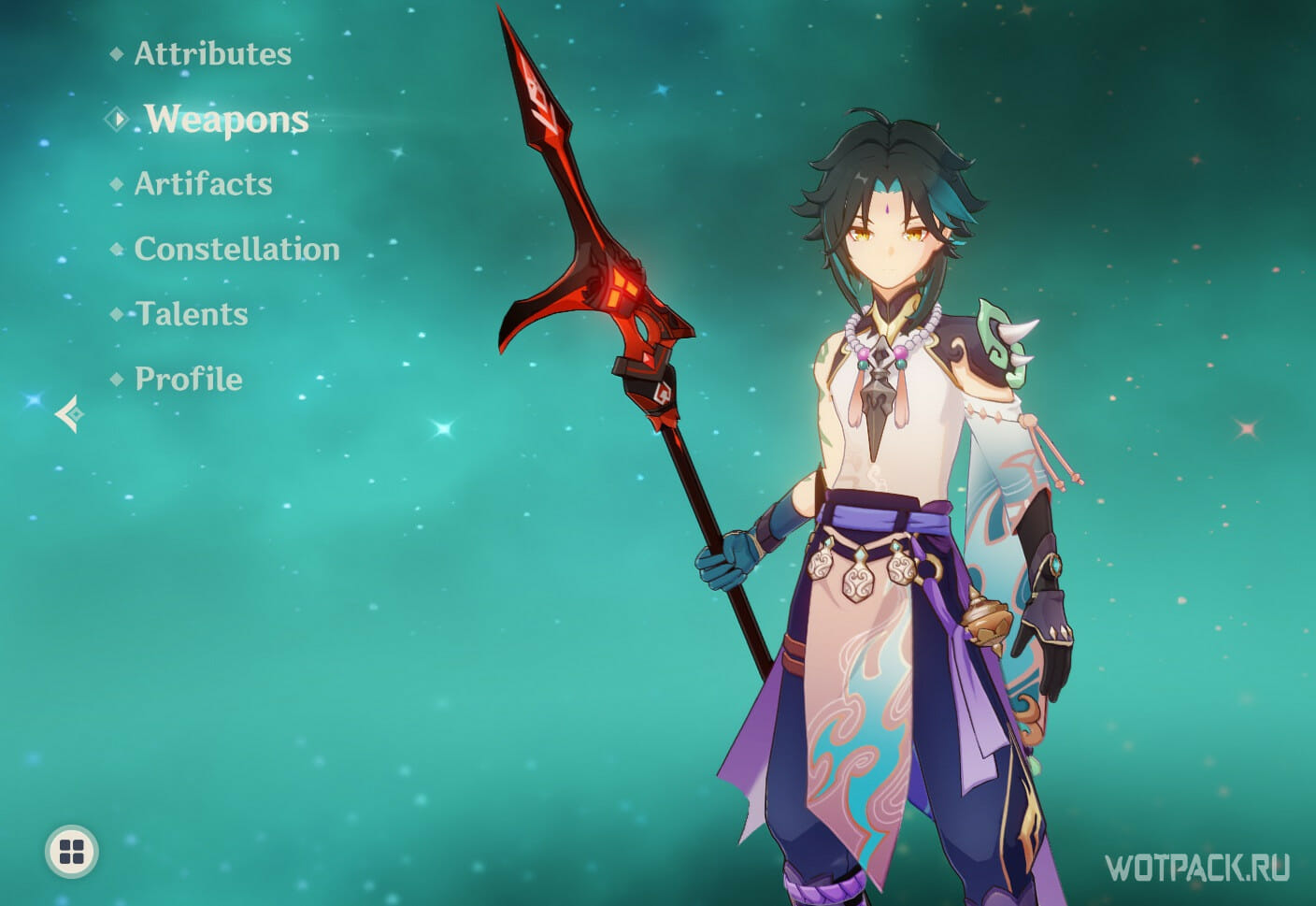Select the Weapons tab
The width and height of the screenshot is (1316, 906).
(x=226, y=120)
